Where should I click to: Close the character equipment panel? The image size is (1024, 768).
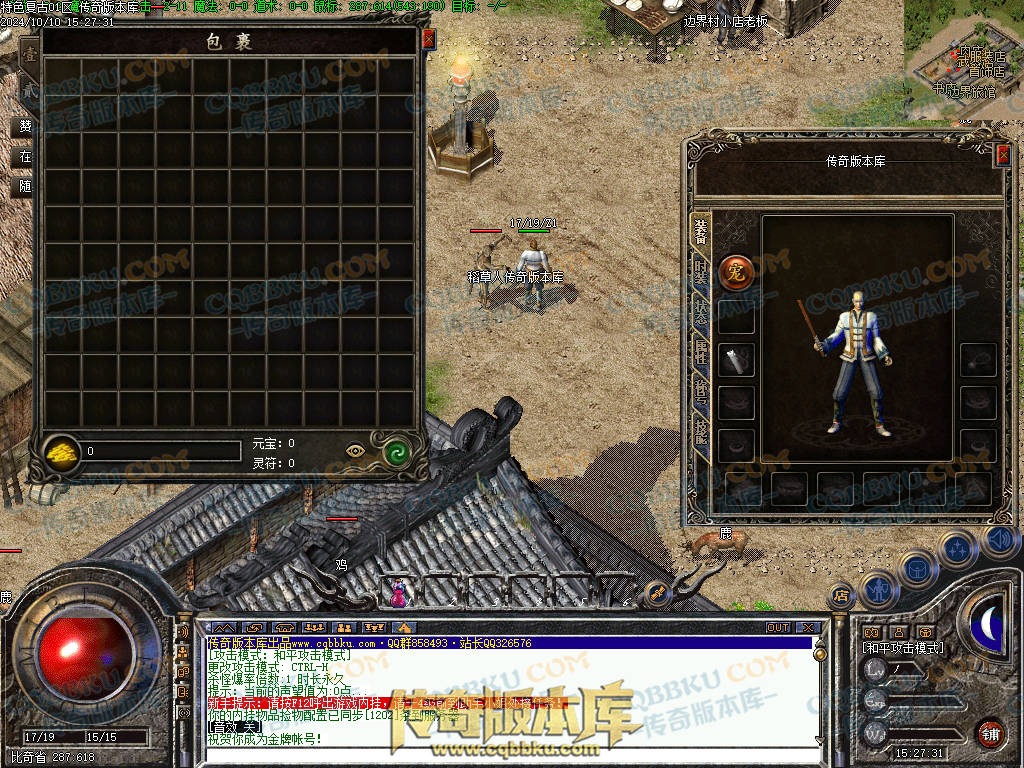pyautogui.click(x=1003, y=154)
